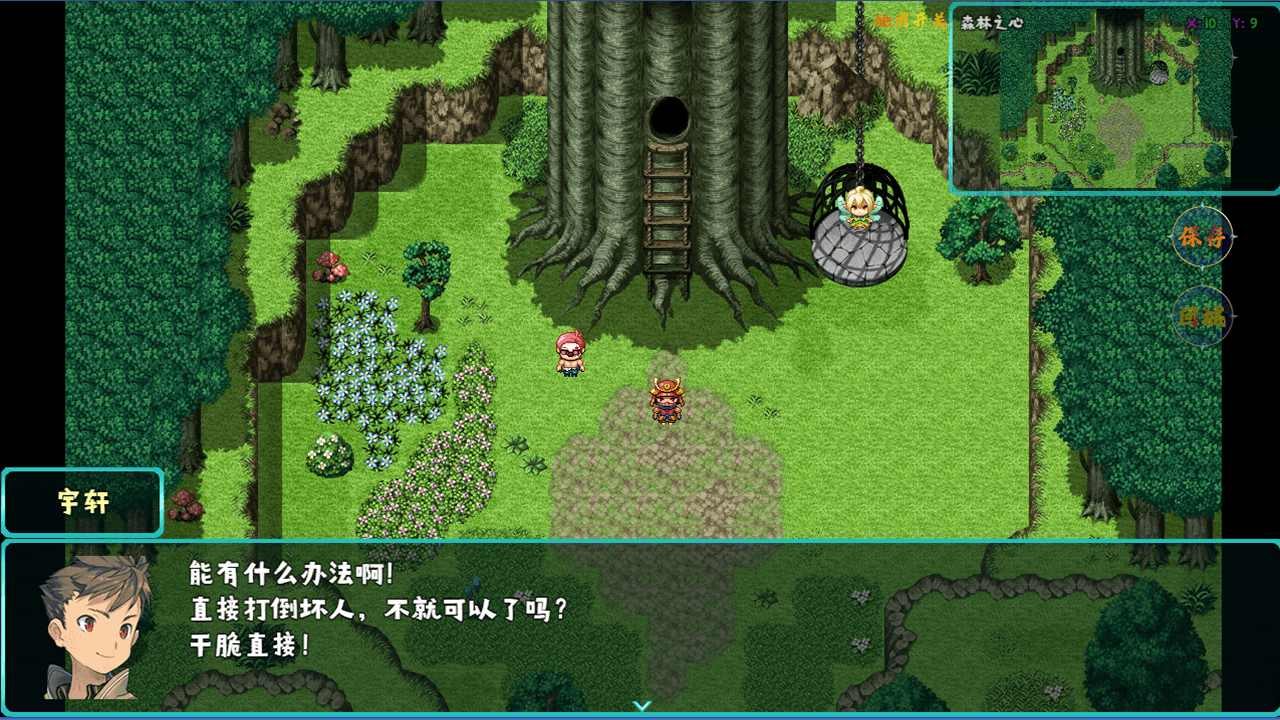Click the 保存 (Save) circular button
Viewport: 1280px width, 720px height.
(1203, 239)
